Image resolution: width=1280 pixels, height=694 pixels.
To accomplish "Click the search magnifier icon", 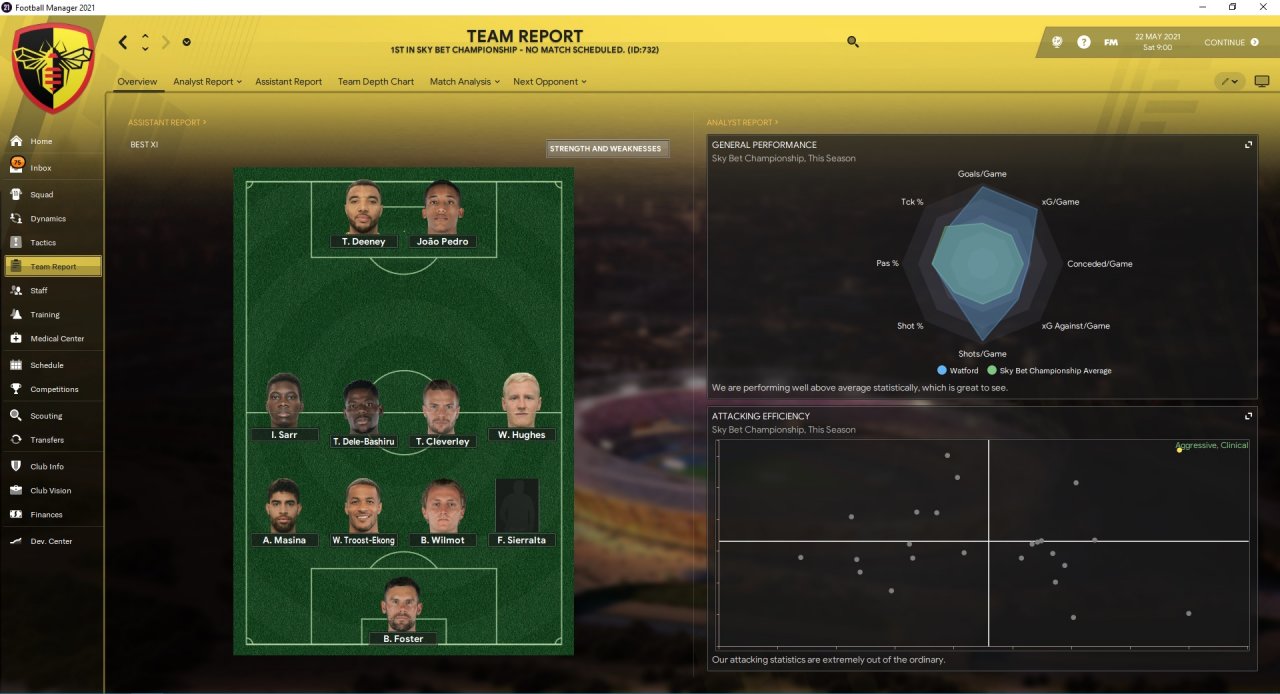I will pos(852,42).
